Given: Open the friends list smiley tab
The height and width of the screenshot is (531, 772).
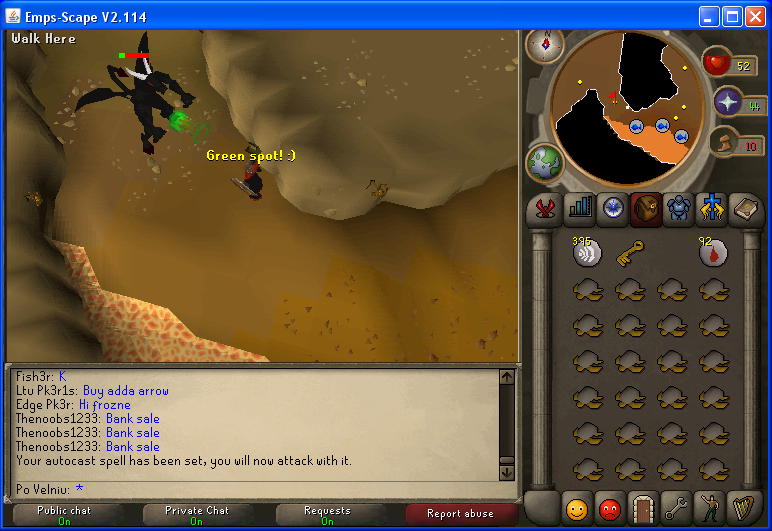Looking at the screenshot, I should (575, 507).
